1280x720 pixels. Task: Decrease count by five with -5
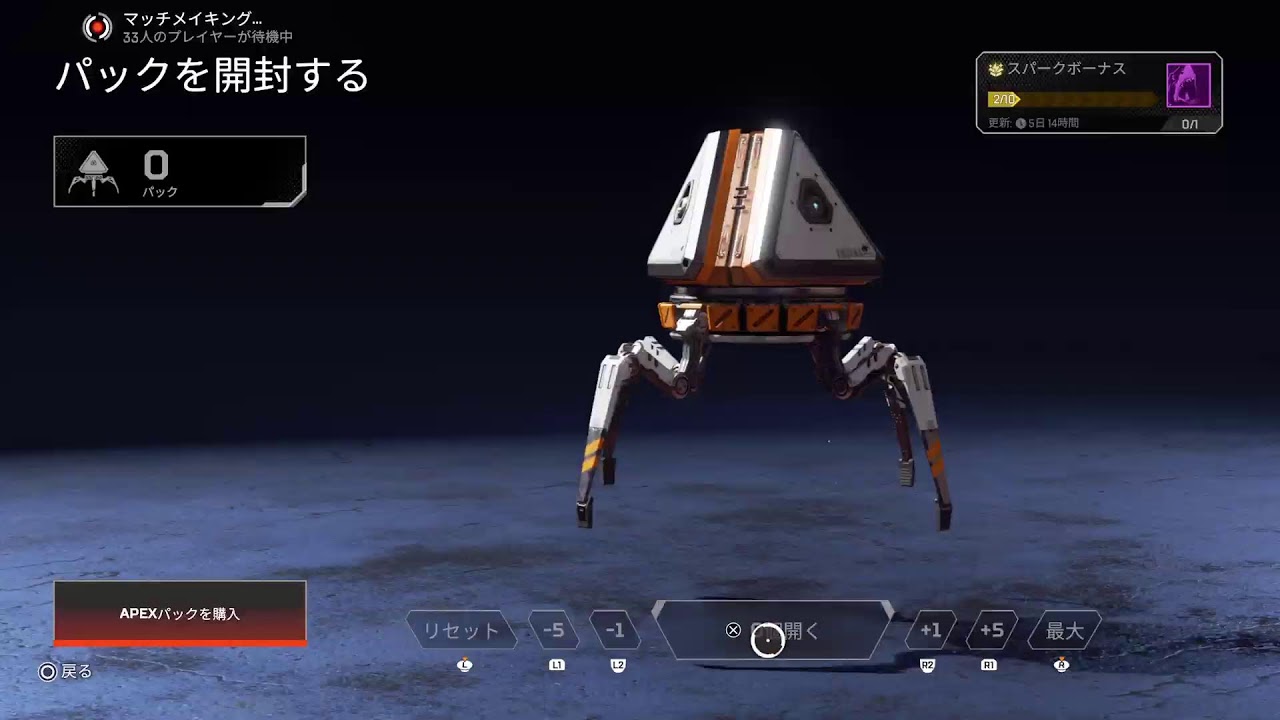click(x=555, y=629)
